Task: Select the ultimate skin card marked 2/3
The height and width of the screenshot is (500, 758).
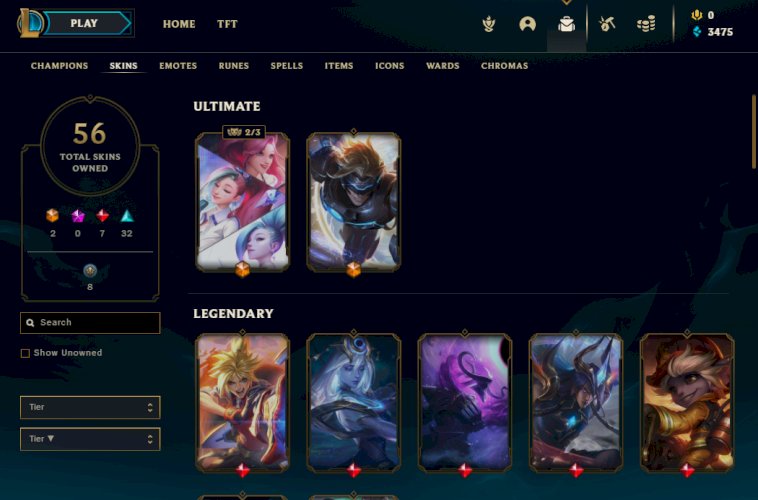Action: [x=243, y=203]
